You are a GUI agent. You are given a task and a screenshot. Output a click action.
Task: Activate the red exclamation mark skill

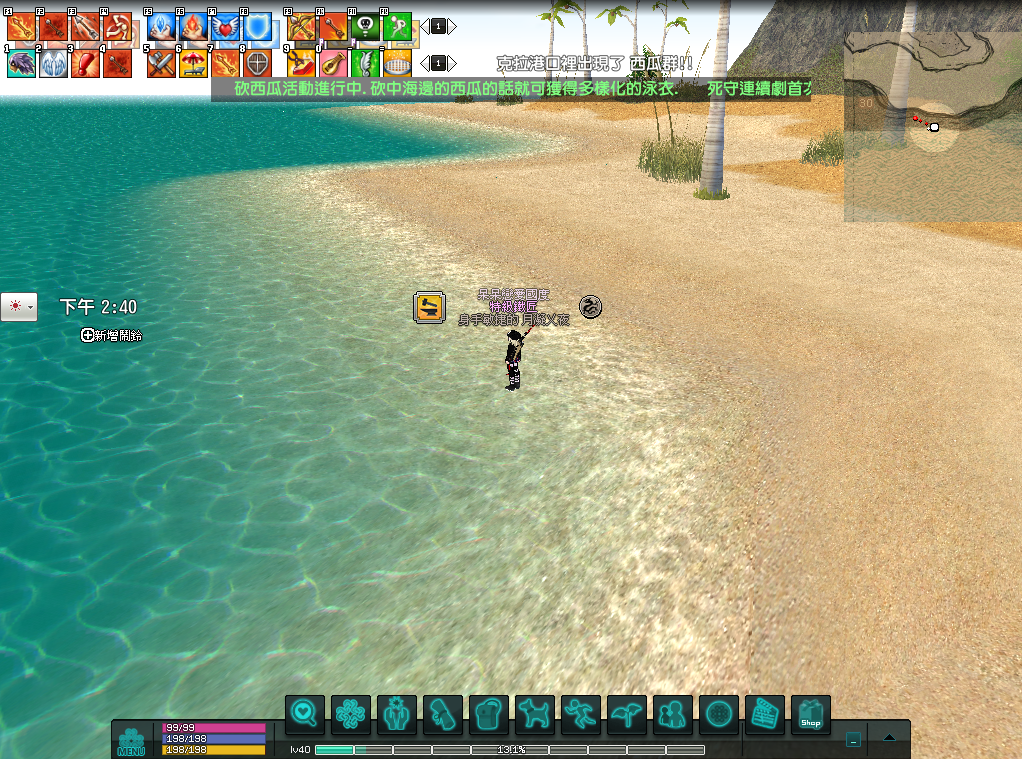coord(85,64)
